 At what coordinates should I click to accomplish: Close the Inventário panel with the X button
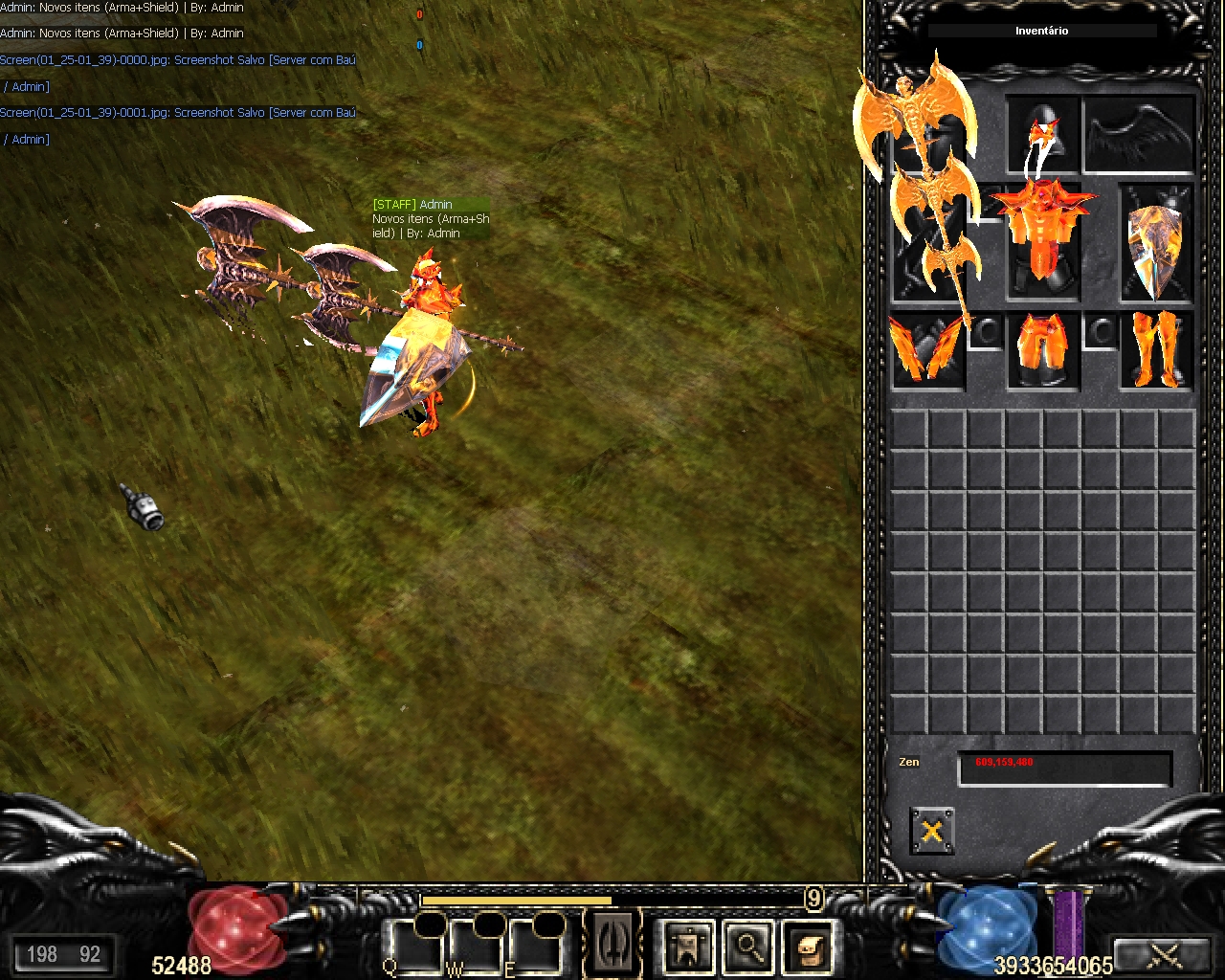point(931,830)
